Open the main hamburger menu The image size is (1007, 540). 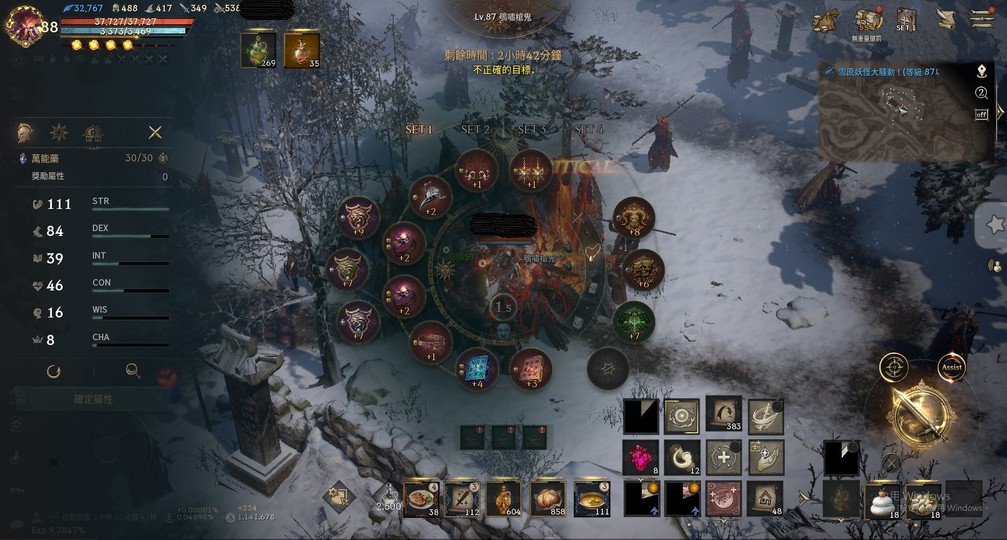[x=982, y=19]
